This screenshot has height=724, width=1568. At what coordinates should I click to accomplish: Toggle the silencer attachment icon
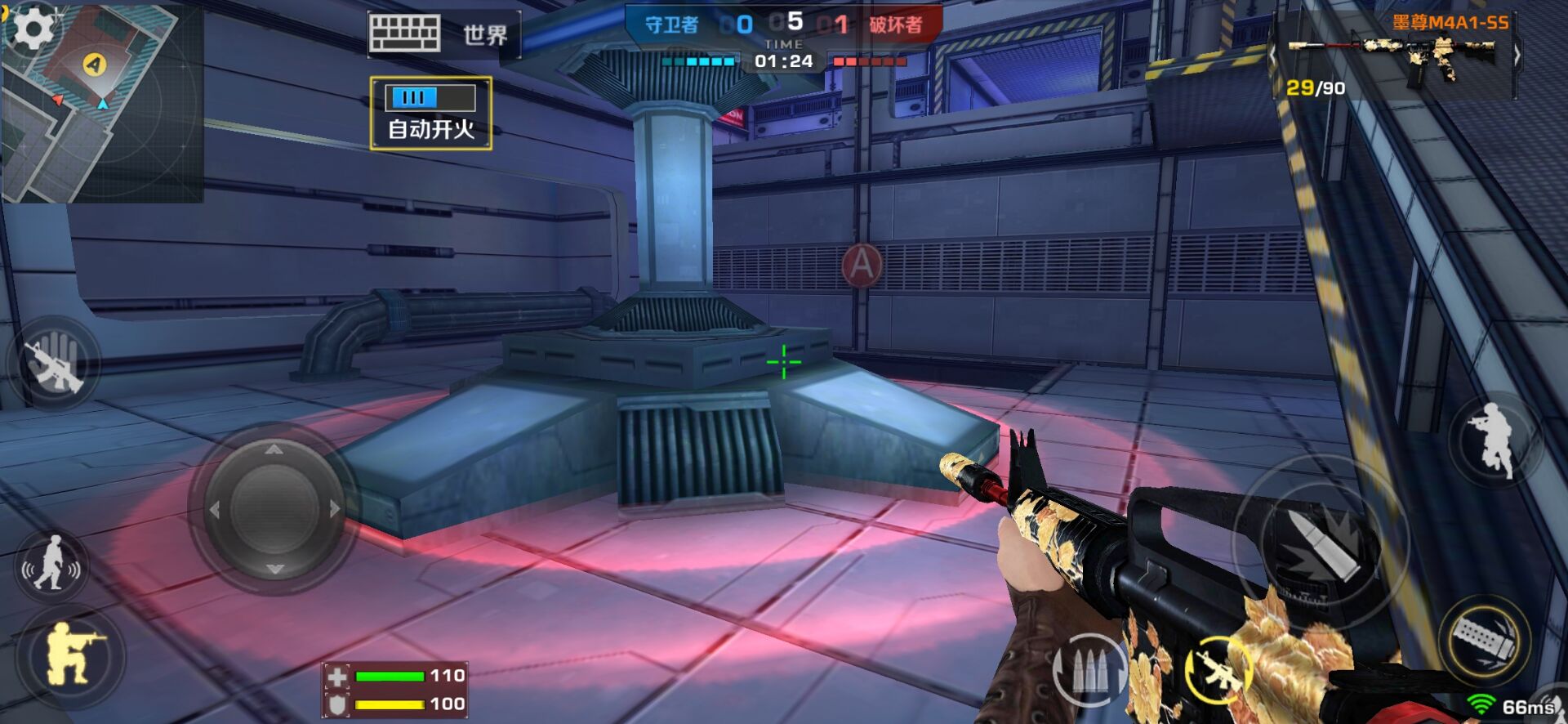point(1485,639)
